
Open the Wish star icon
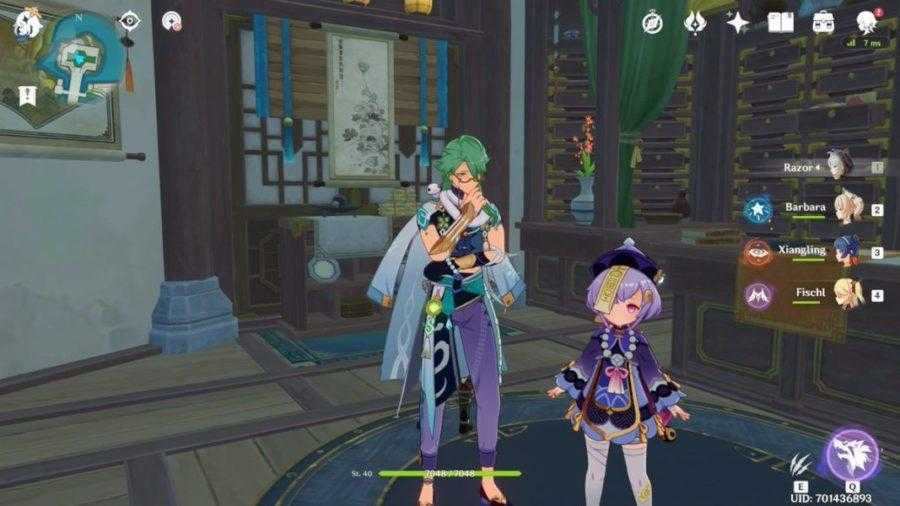pos(738,22)
